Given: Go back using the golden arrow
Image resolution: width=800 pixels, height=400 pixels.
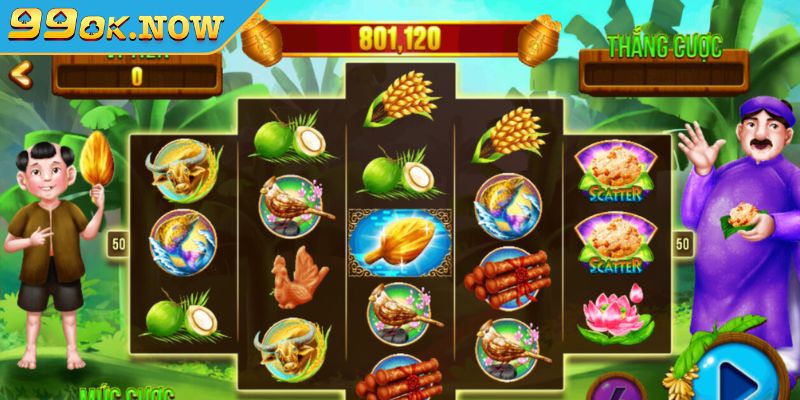Looking at the screenshot, I should (x=20, y=73).
